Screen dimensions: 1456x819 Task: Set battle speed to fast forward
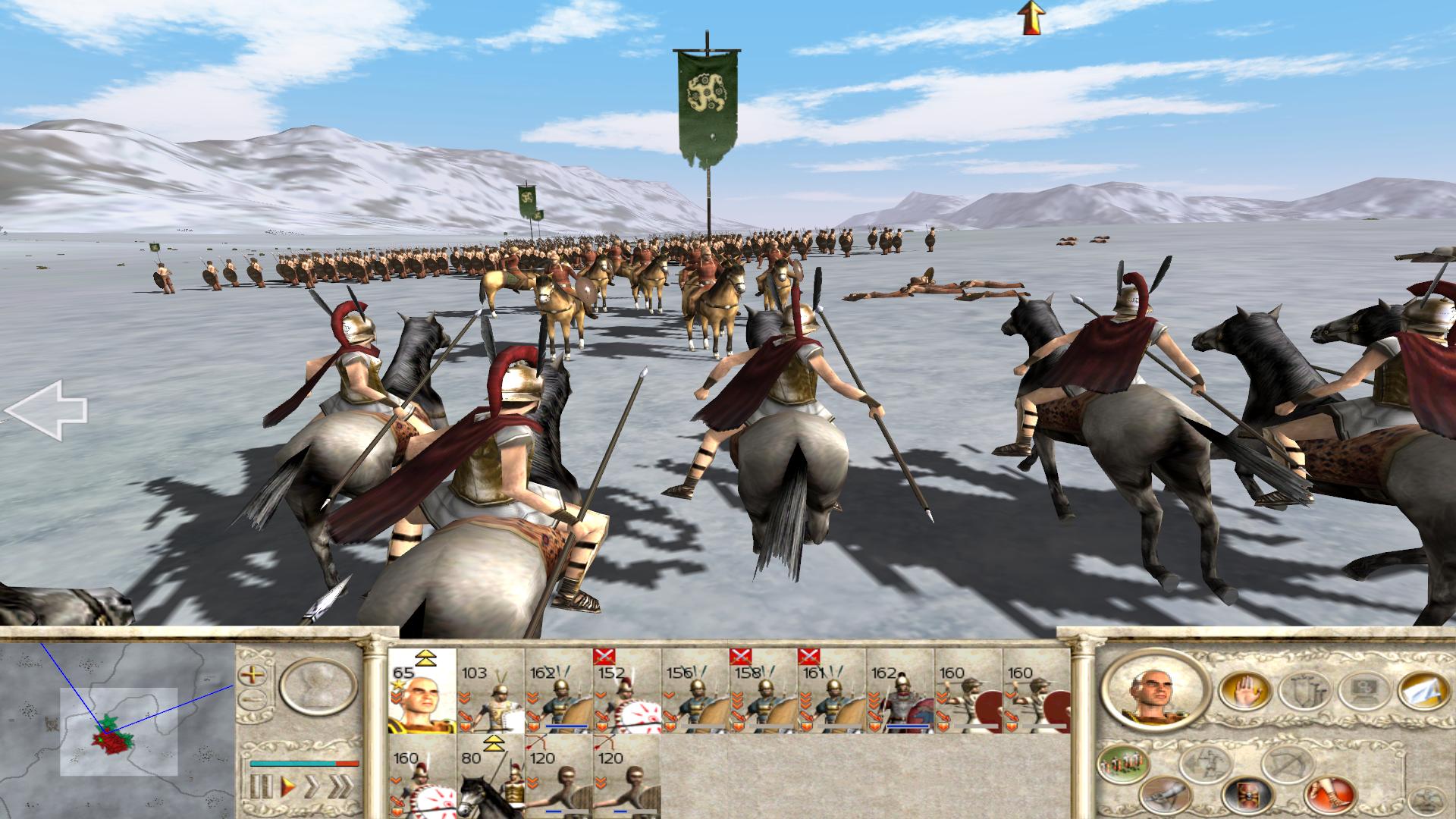(312, 786)
